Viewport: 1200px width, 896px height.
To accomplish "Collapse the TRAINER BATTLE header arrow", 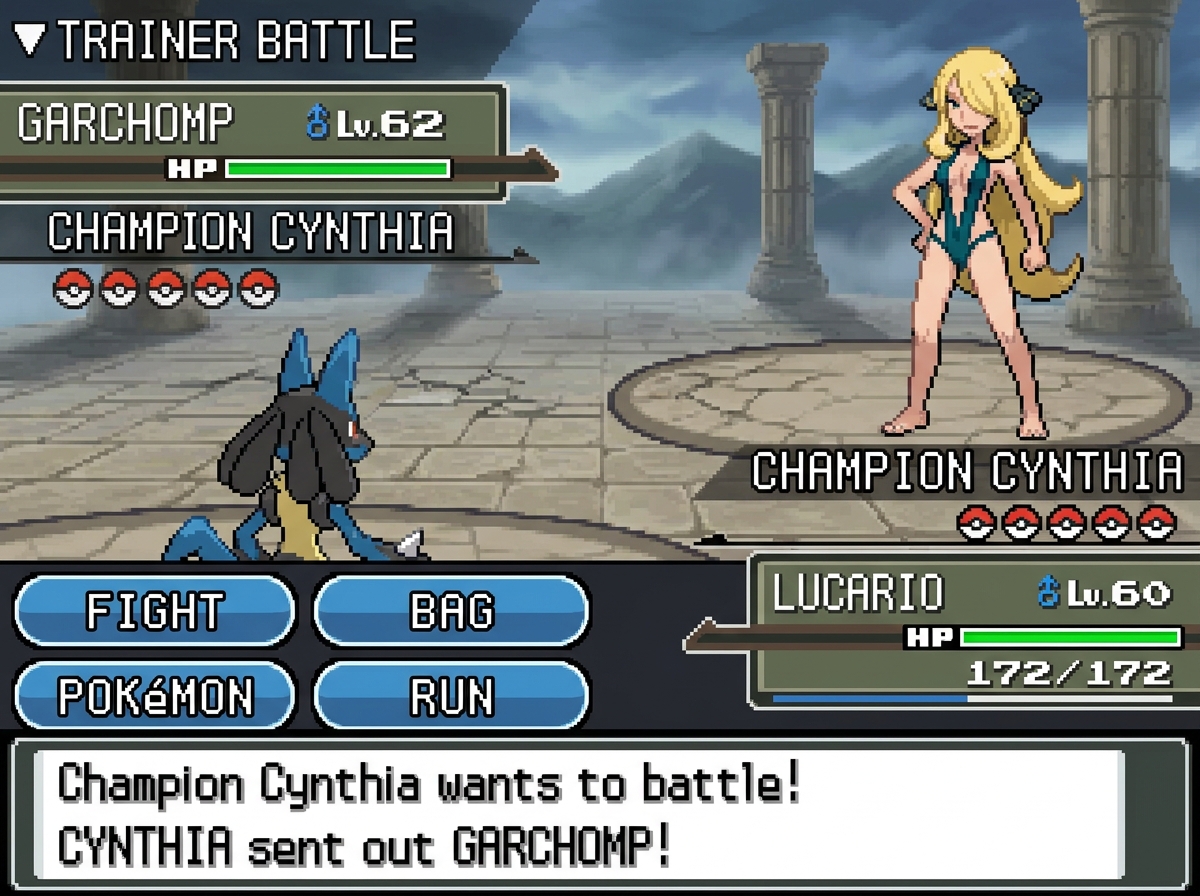I will [x=30, y=40].
